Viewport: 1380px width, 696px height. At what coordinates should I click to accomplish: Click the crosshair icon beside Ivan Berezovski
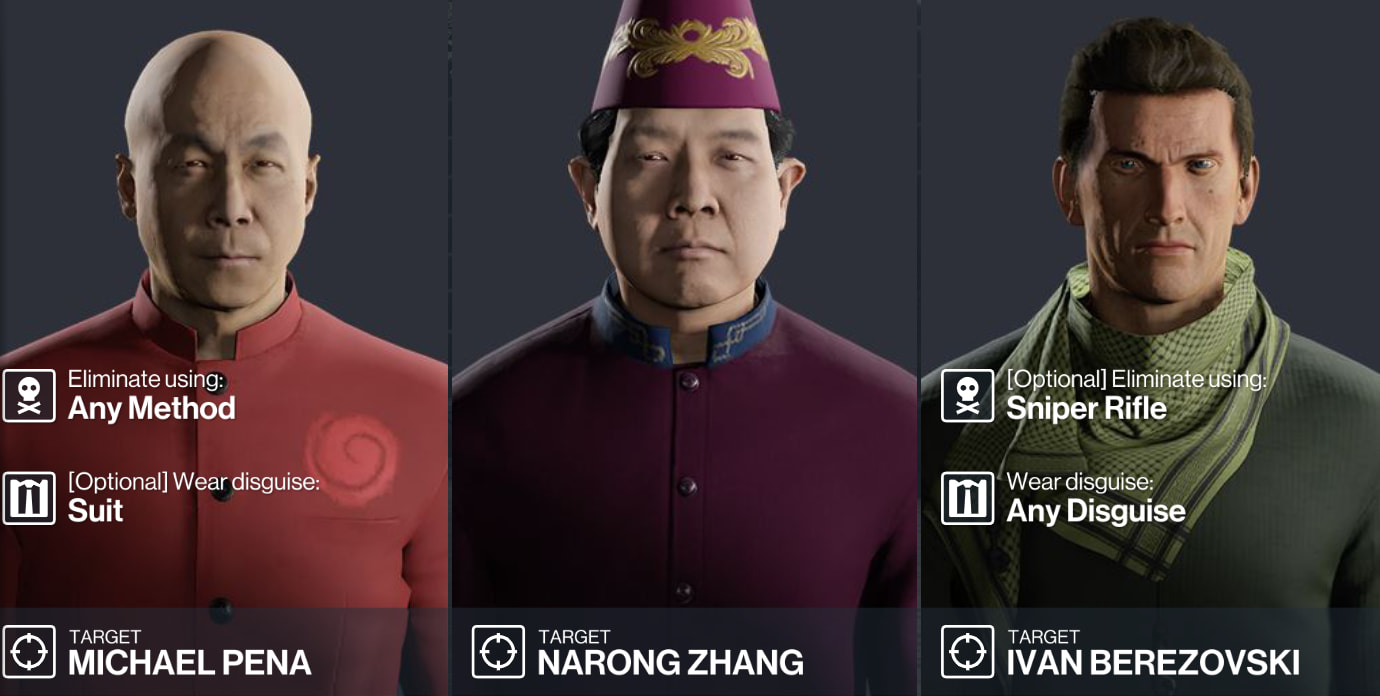pos(967,652)
